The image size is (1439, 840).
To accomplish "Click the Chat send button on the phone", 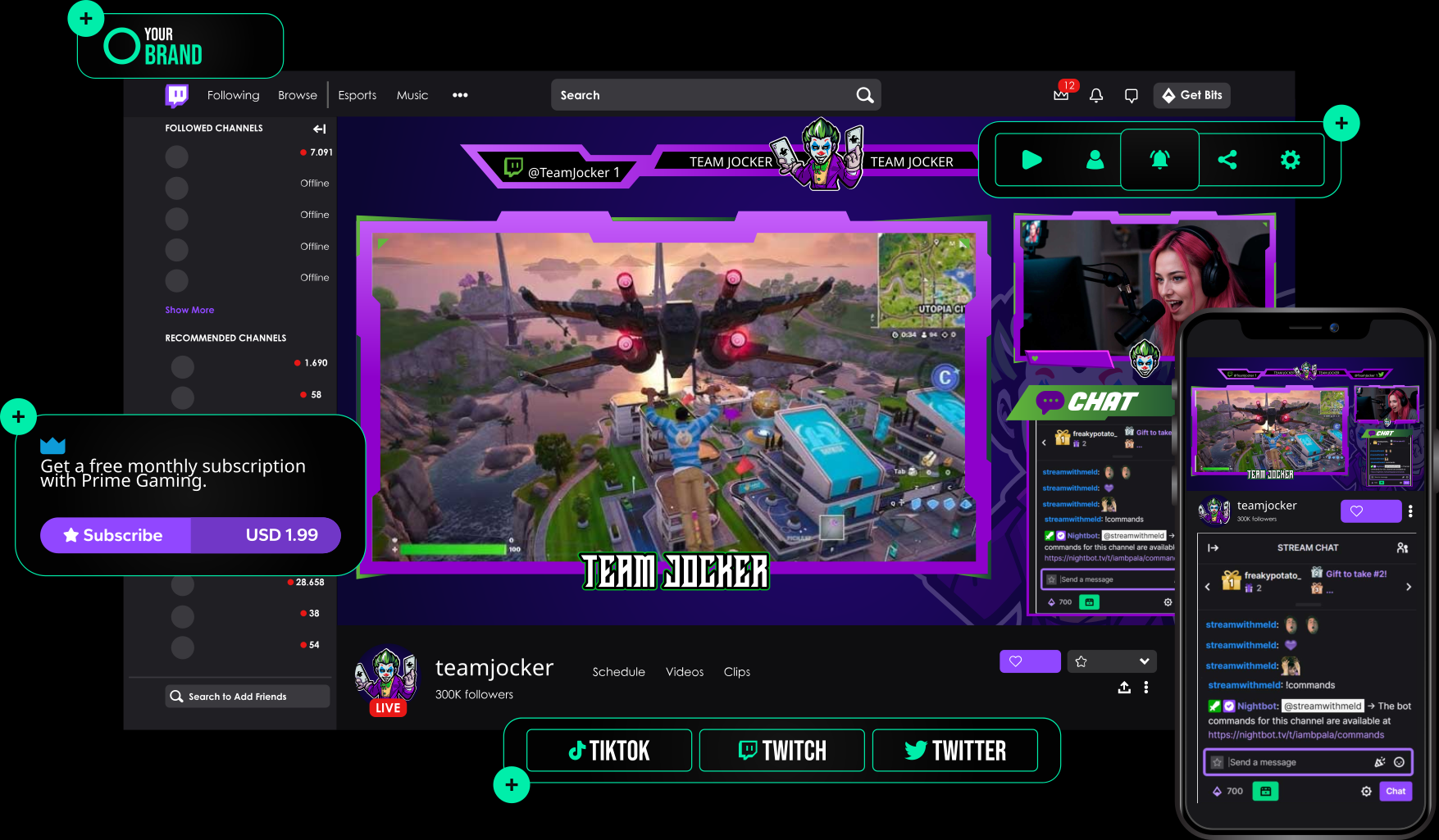I will coord(1395,791).
